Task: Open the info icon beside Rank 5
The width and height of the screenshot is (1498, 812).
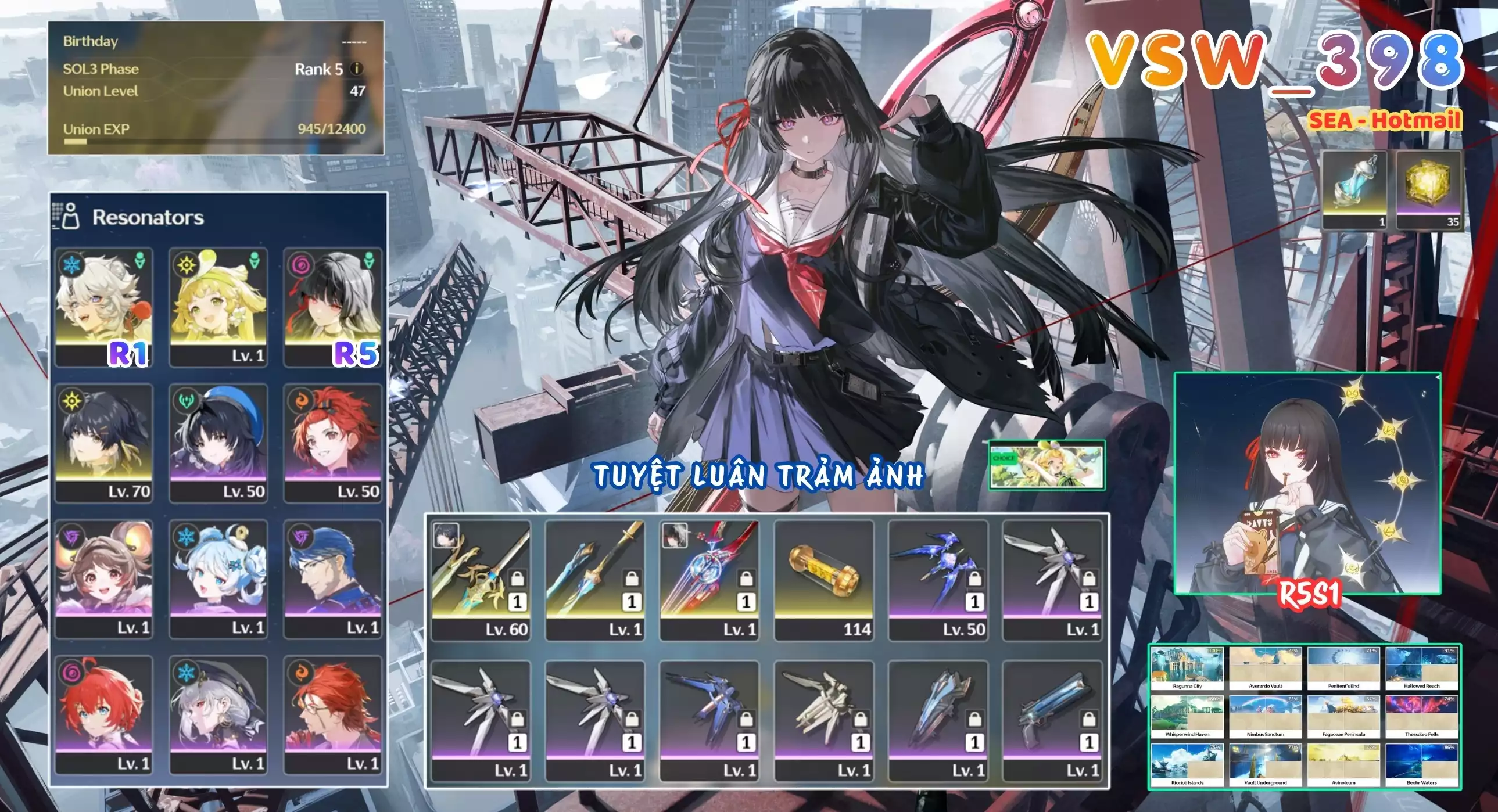Action: click(x=356, y=69)
